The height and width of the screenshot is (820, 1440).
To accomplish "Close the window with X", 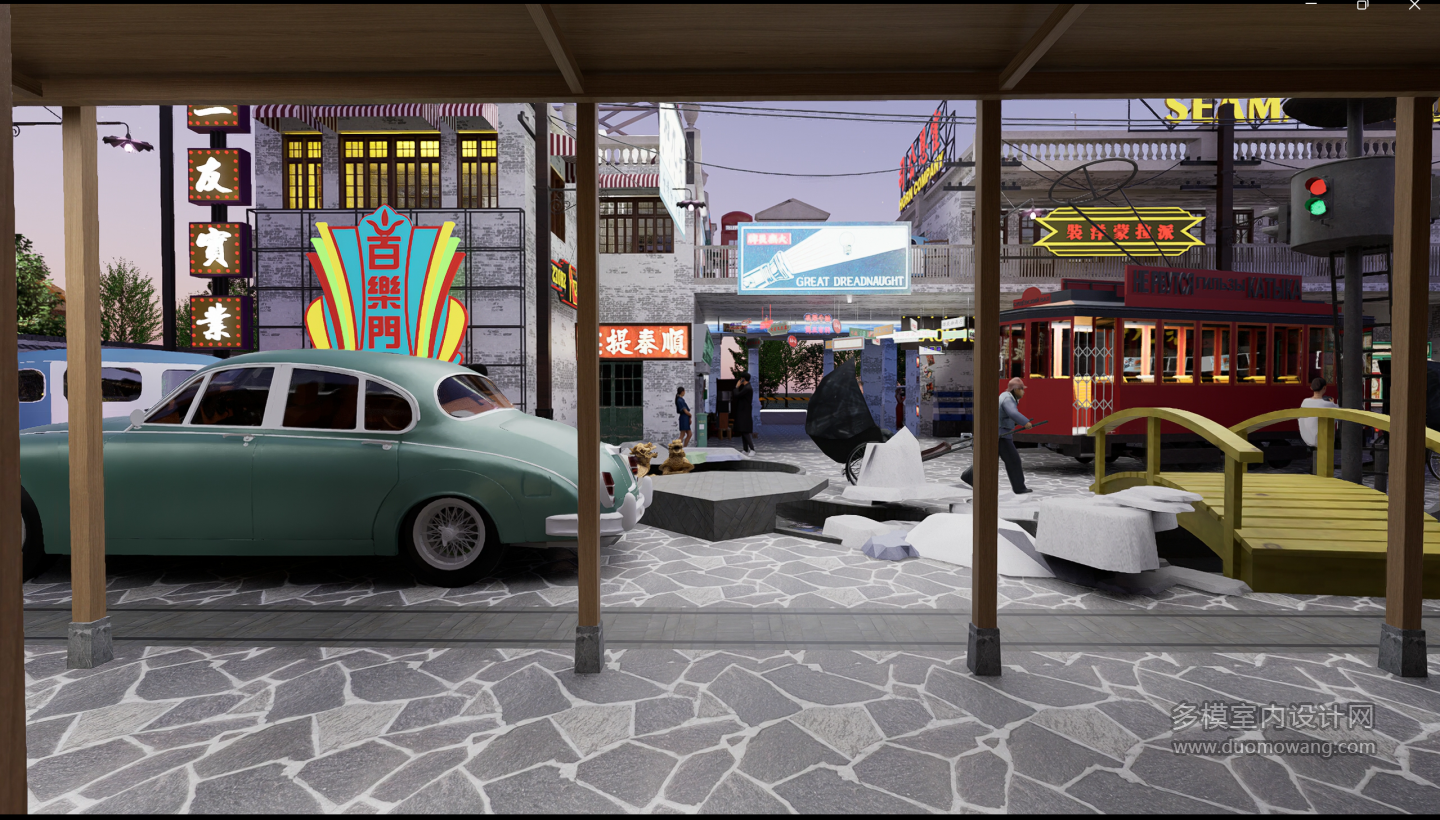I will 1414,5.
